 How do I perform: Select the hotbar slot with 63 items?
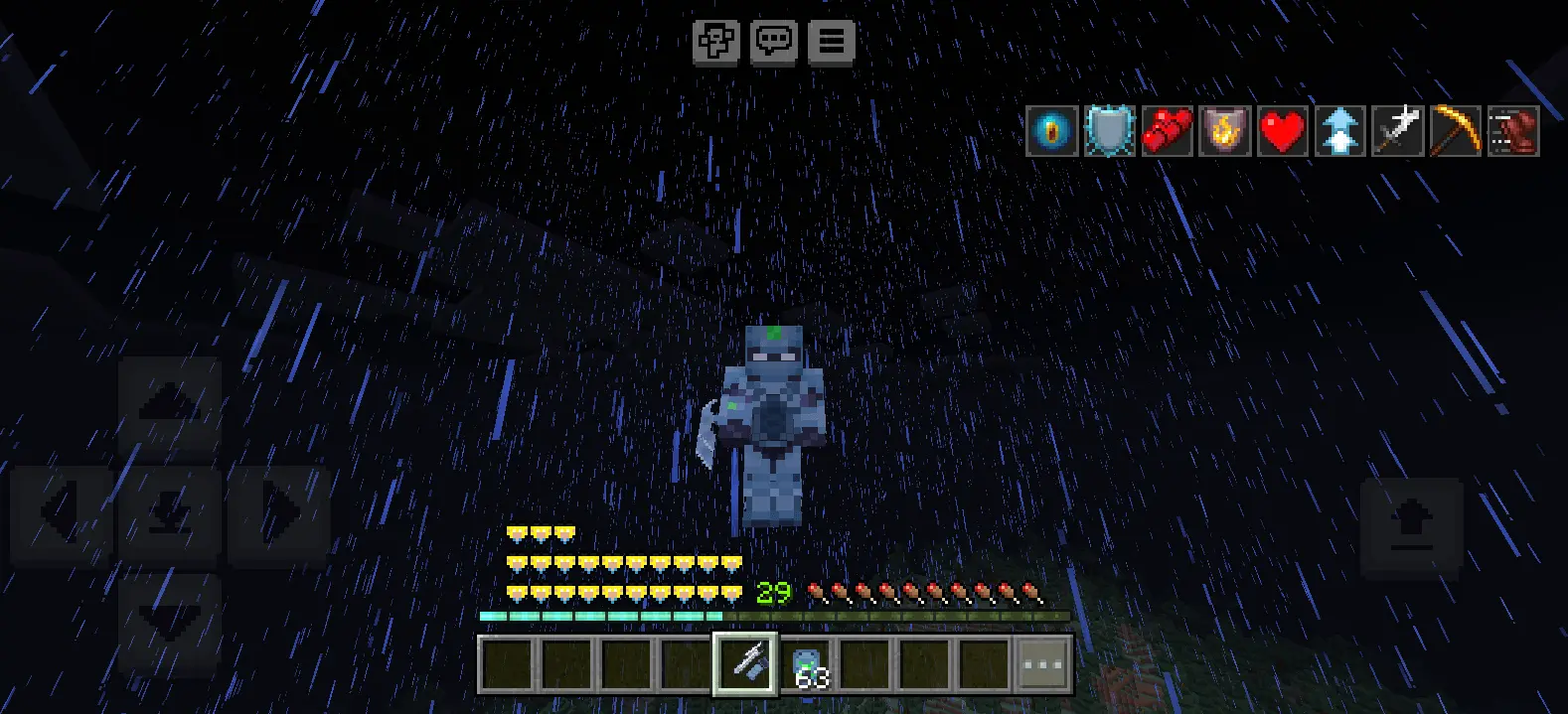click(x=806, y=663)
